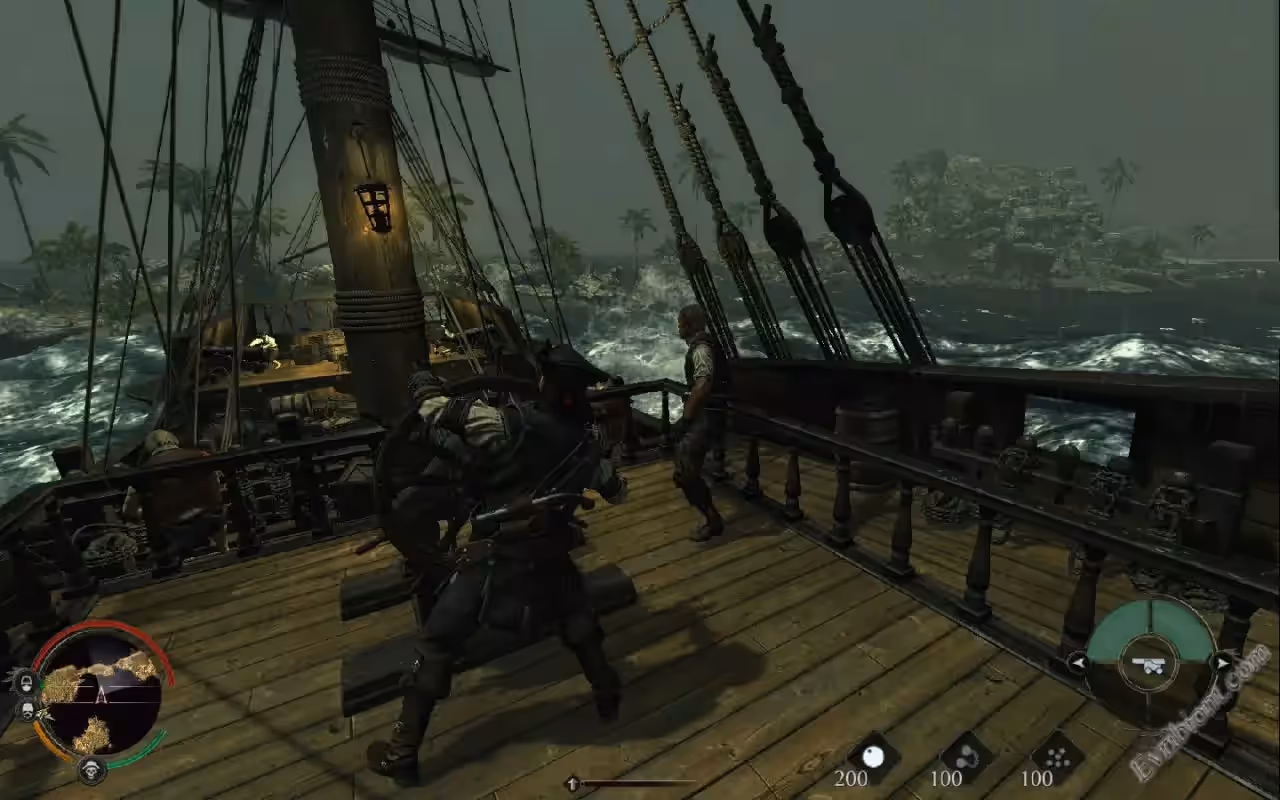Select the round cannonball ammo

pyautogui.click(x=873, y=757)
